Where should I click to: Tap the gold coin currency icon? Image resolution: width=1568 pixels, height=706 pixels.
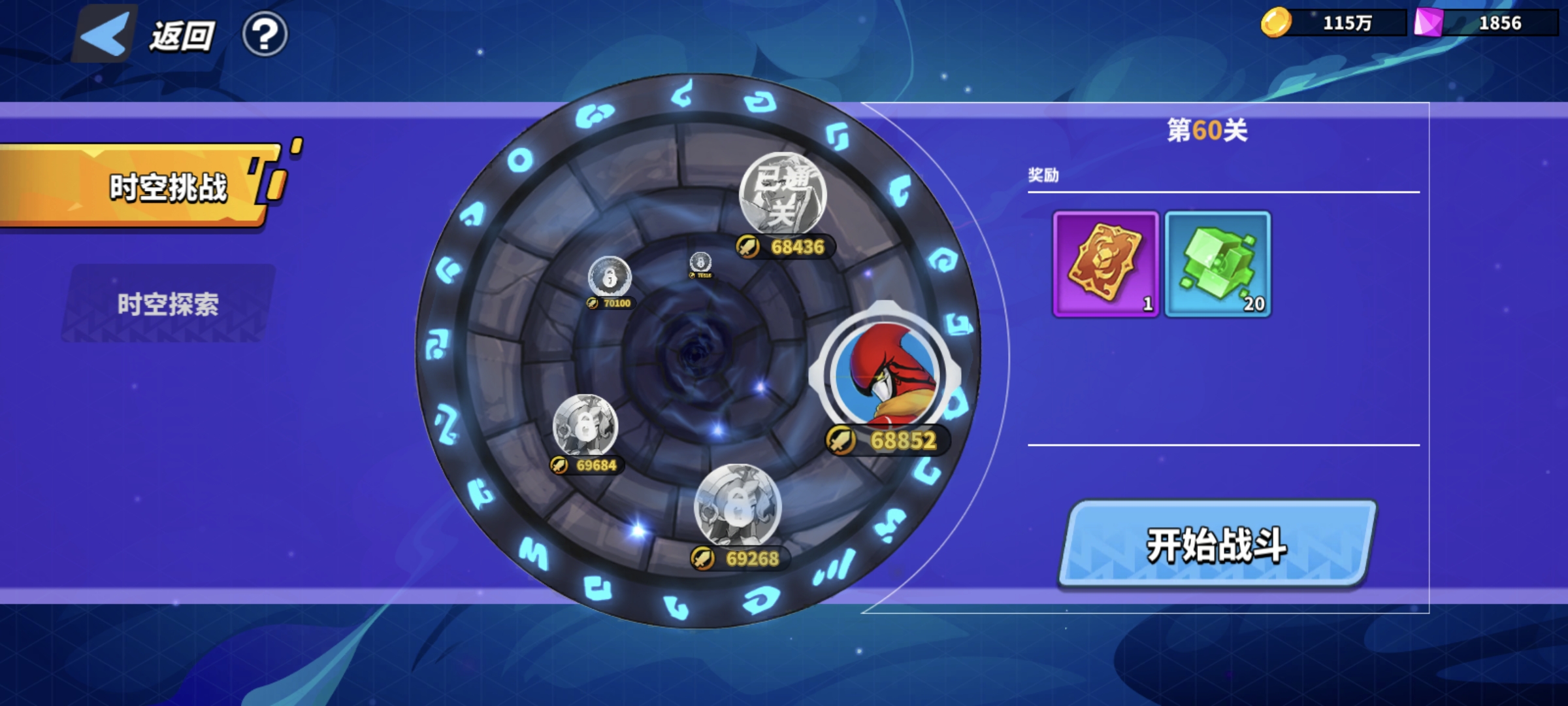tap(1275, 23)
